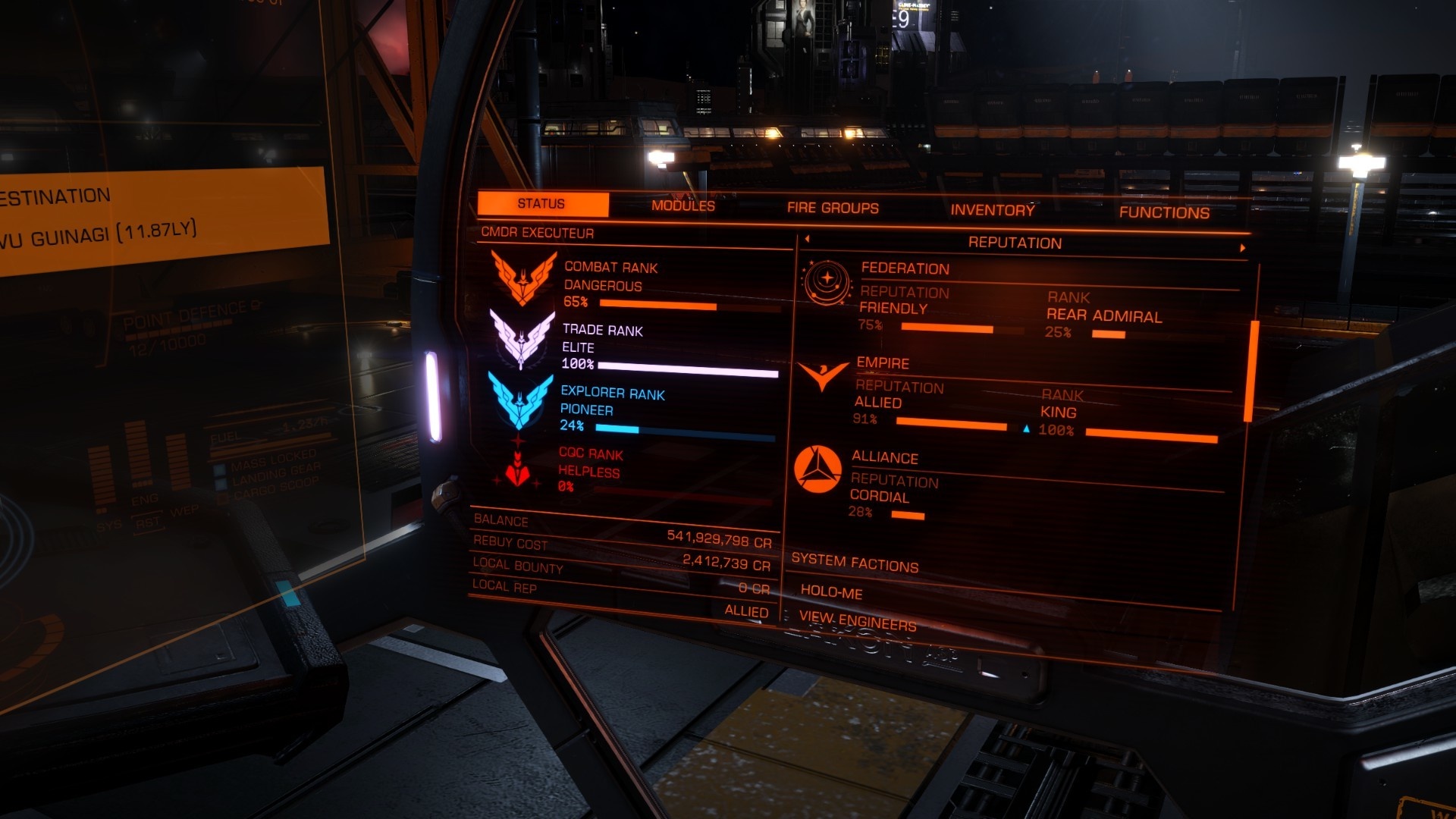This screenshot has width=1456, height=819.
Task: Open the System Factions entry
Action: click(x=855, y=563)
